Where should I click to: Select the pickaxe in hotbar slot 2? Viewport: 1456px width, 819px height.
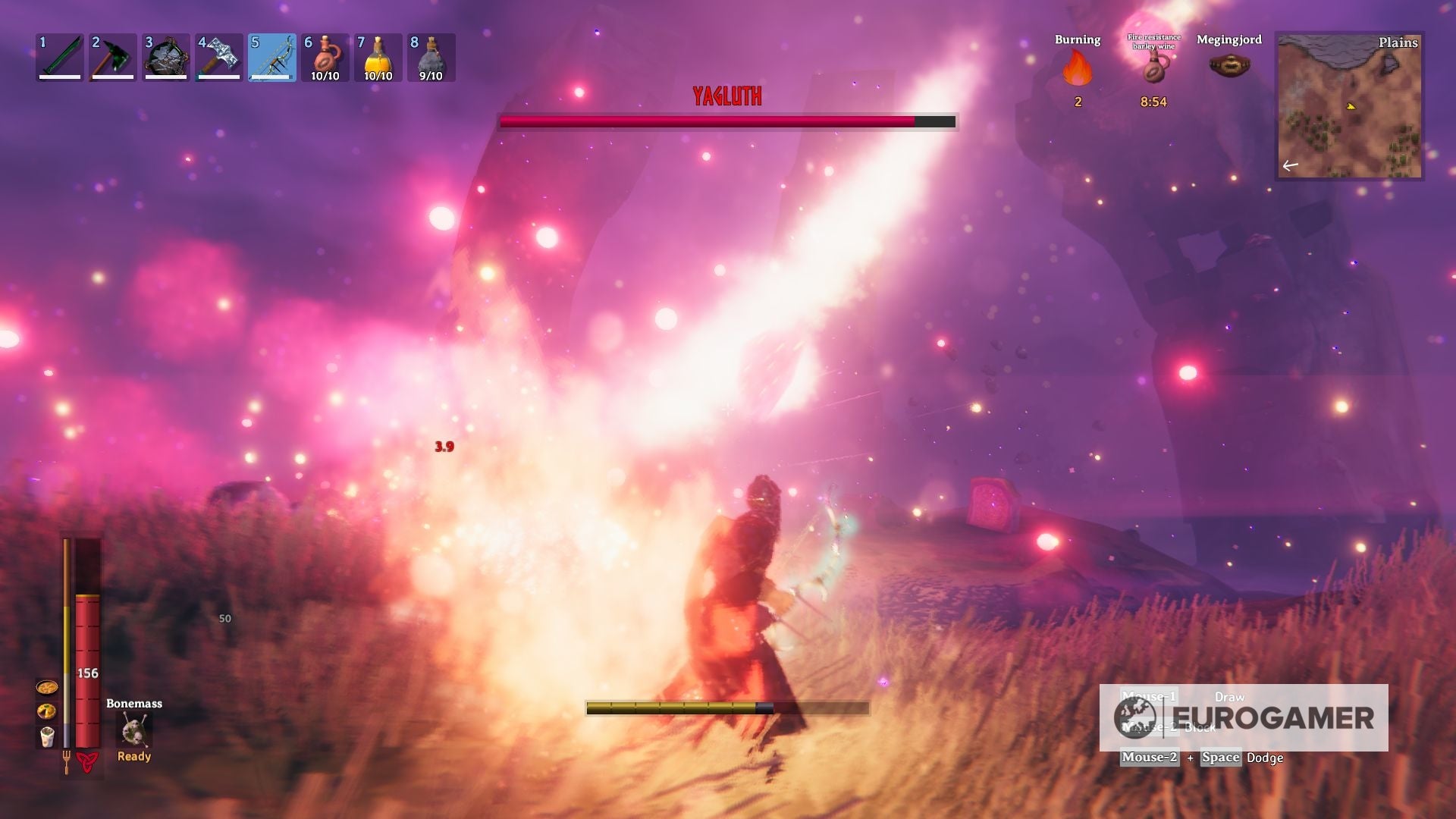[165, 57]
